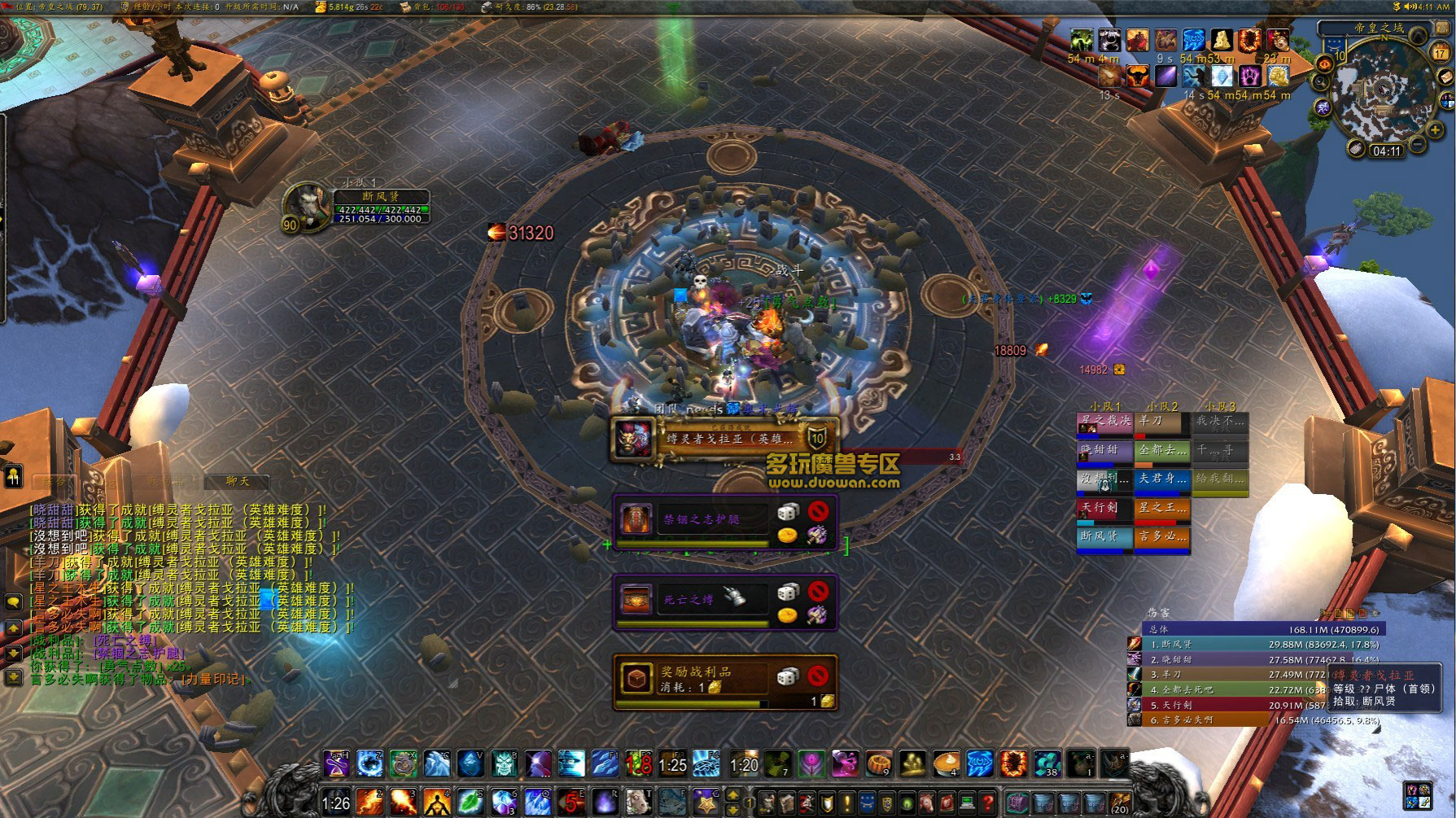The width and height of the screenshot is (1456, 818).
Task: Use the pie food item with 4 stacks
Action: [x=946, y=764]
